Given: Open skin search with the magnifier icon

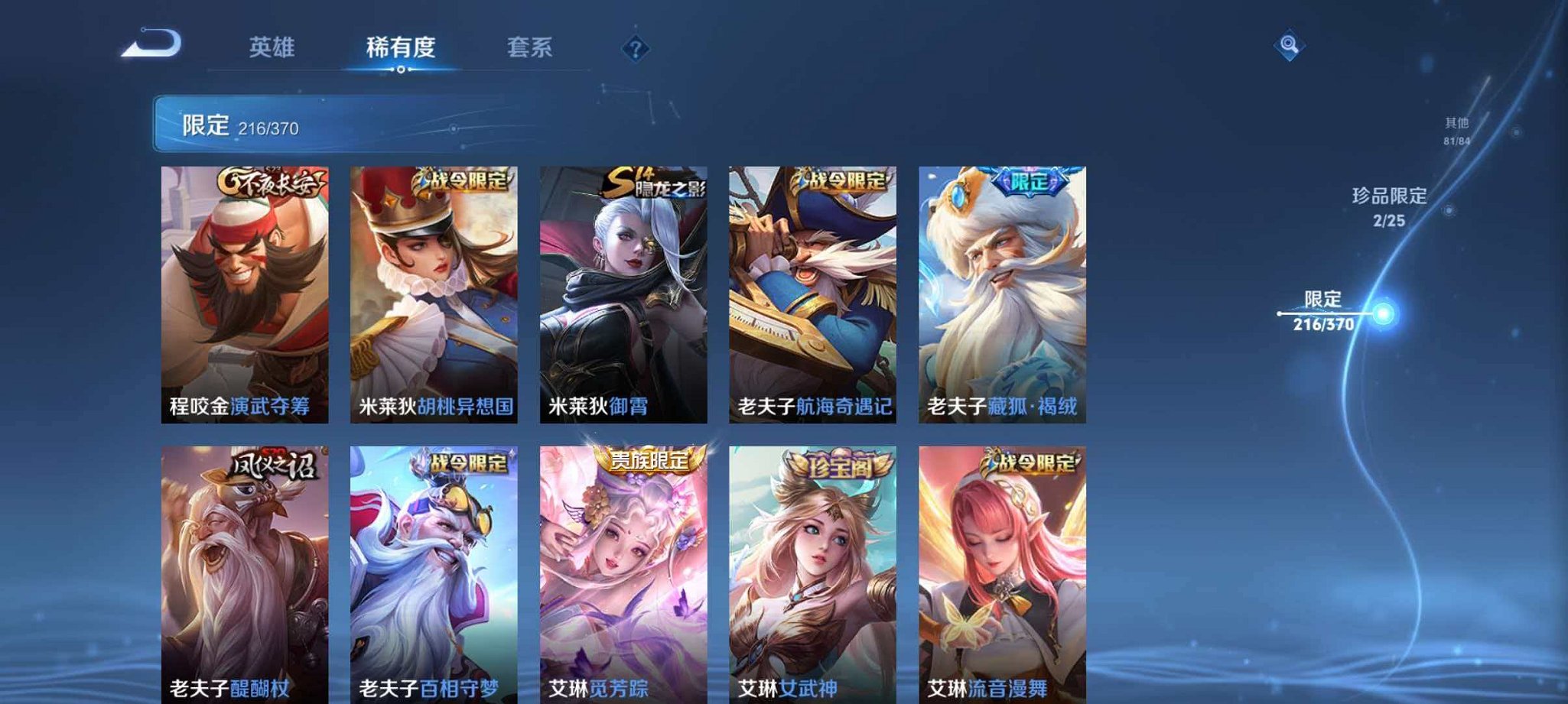Looking at the screenshot, I should click(x=1288, y=45).
